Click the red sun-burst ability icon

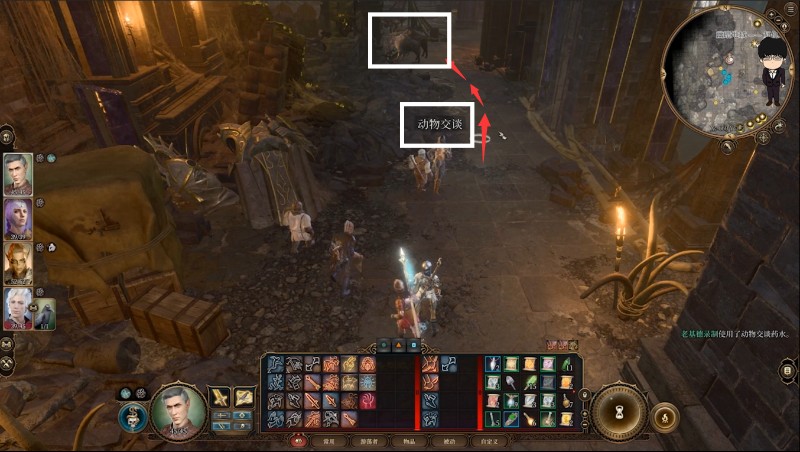coord(367,400)
